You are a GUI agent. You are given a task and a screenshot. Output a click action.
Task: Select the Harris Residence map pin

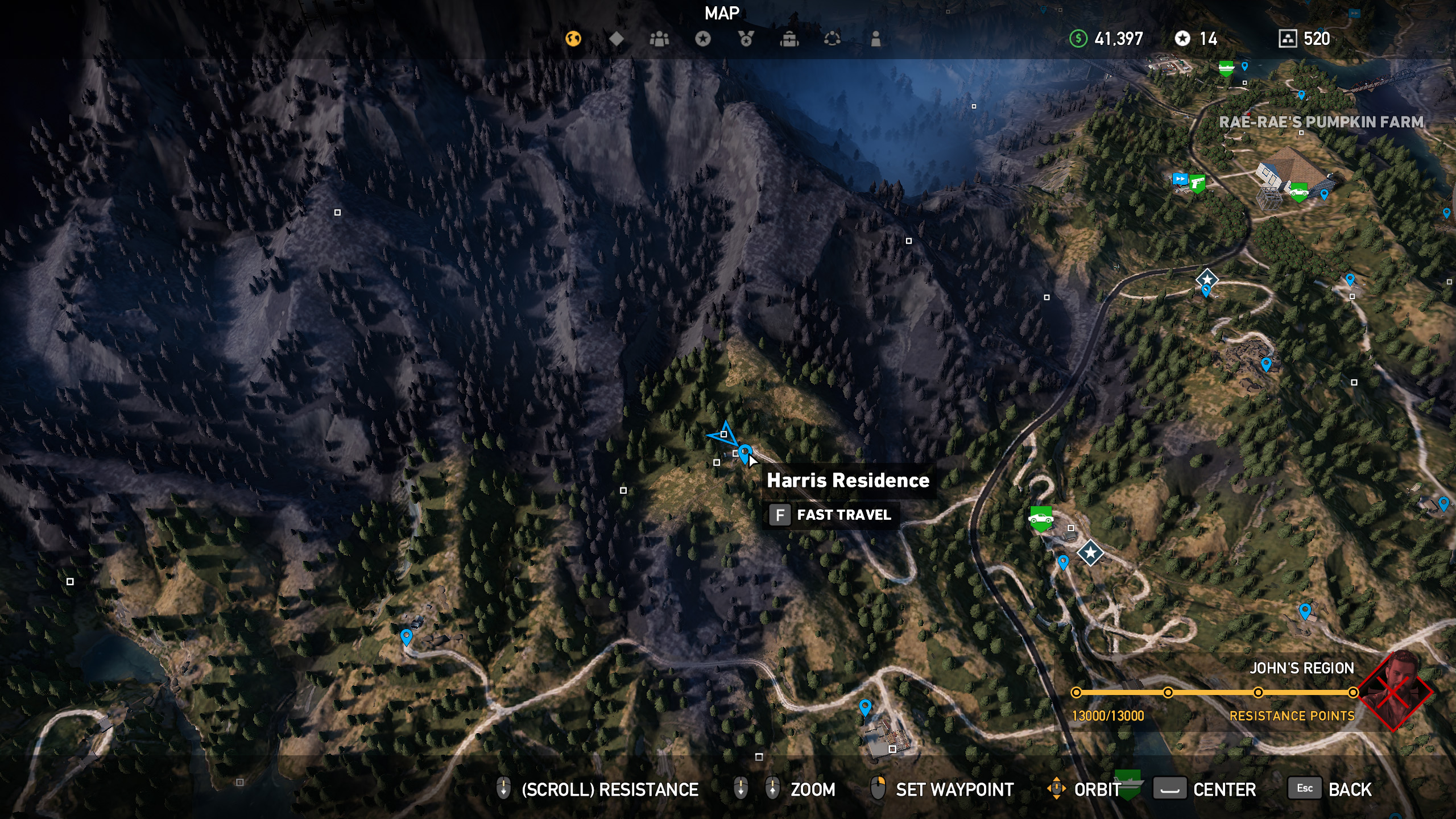point(745,453)
